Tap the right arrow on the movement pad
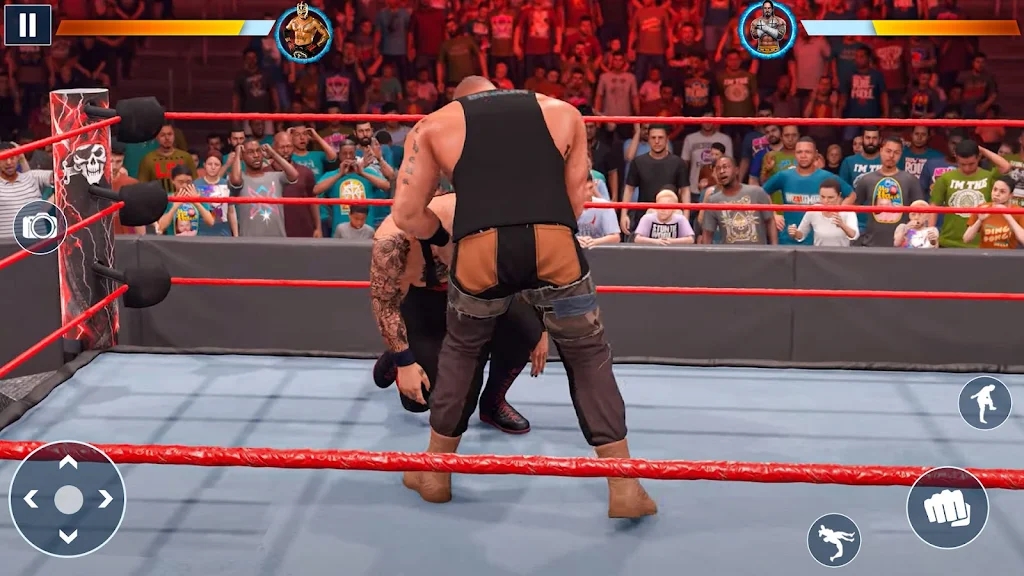The image size is (1024, 576). tap(104, 499)
